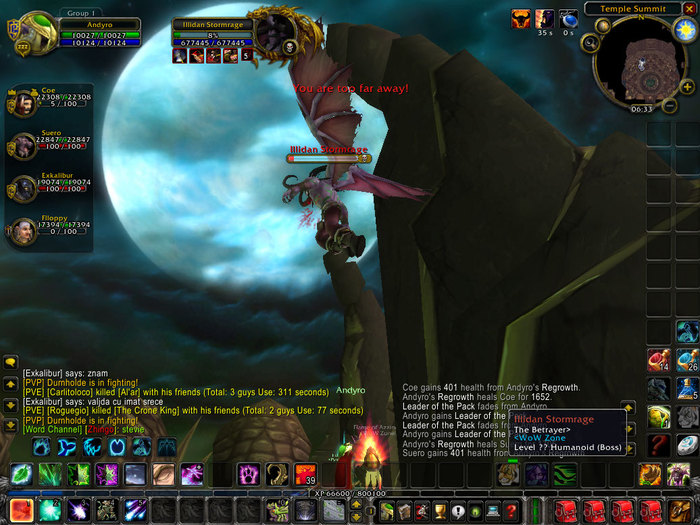Close the minimap with the X button

pos(688,8)
